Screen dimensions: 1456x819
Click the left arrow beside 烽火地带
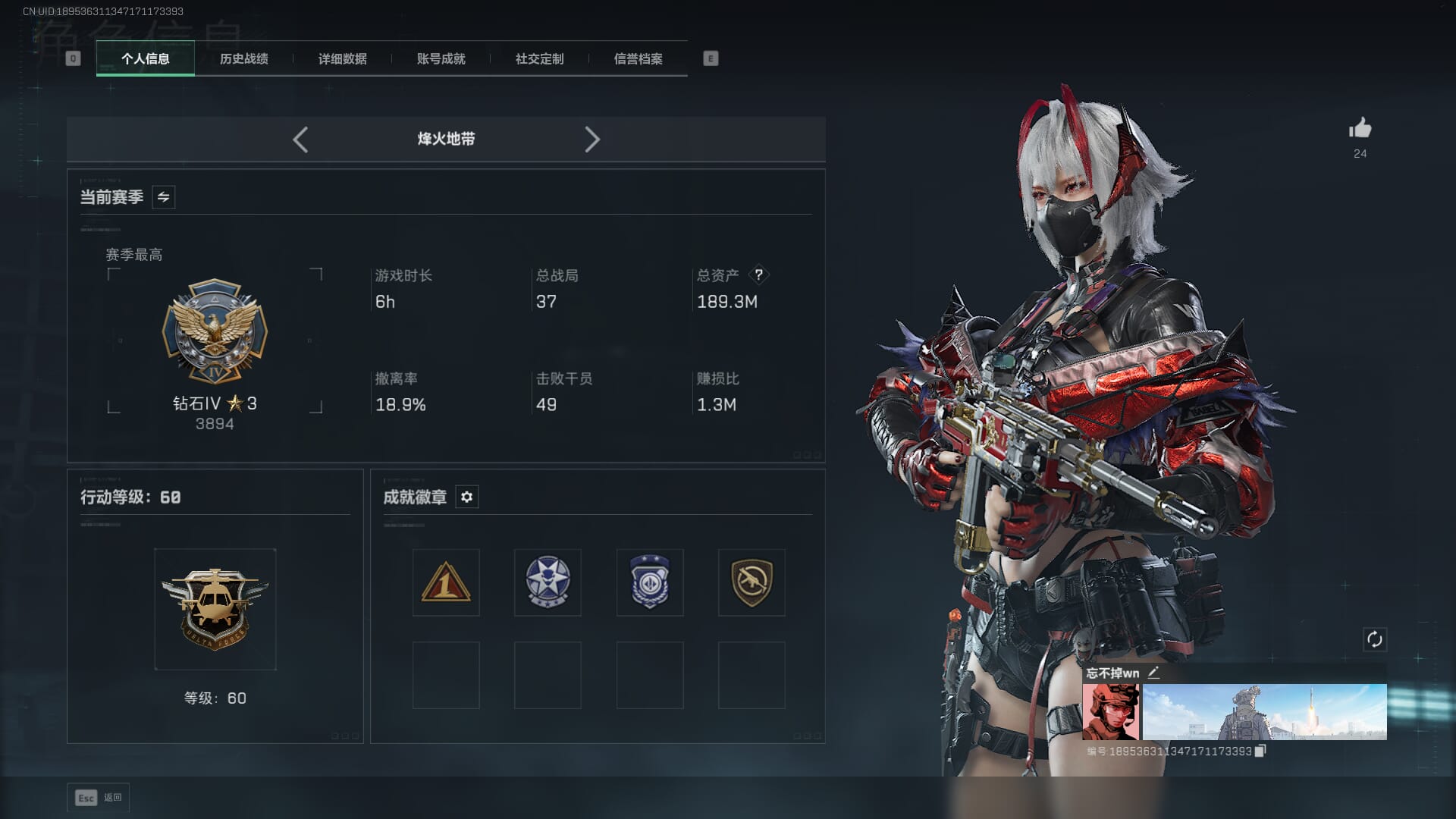pyautogui.click(x=300, y=140)
